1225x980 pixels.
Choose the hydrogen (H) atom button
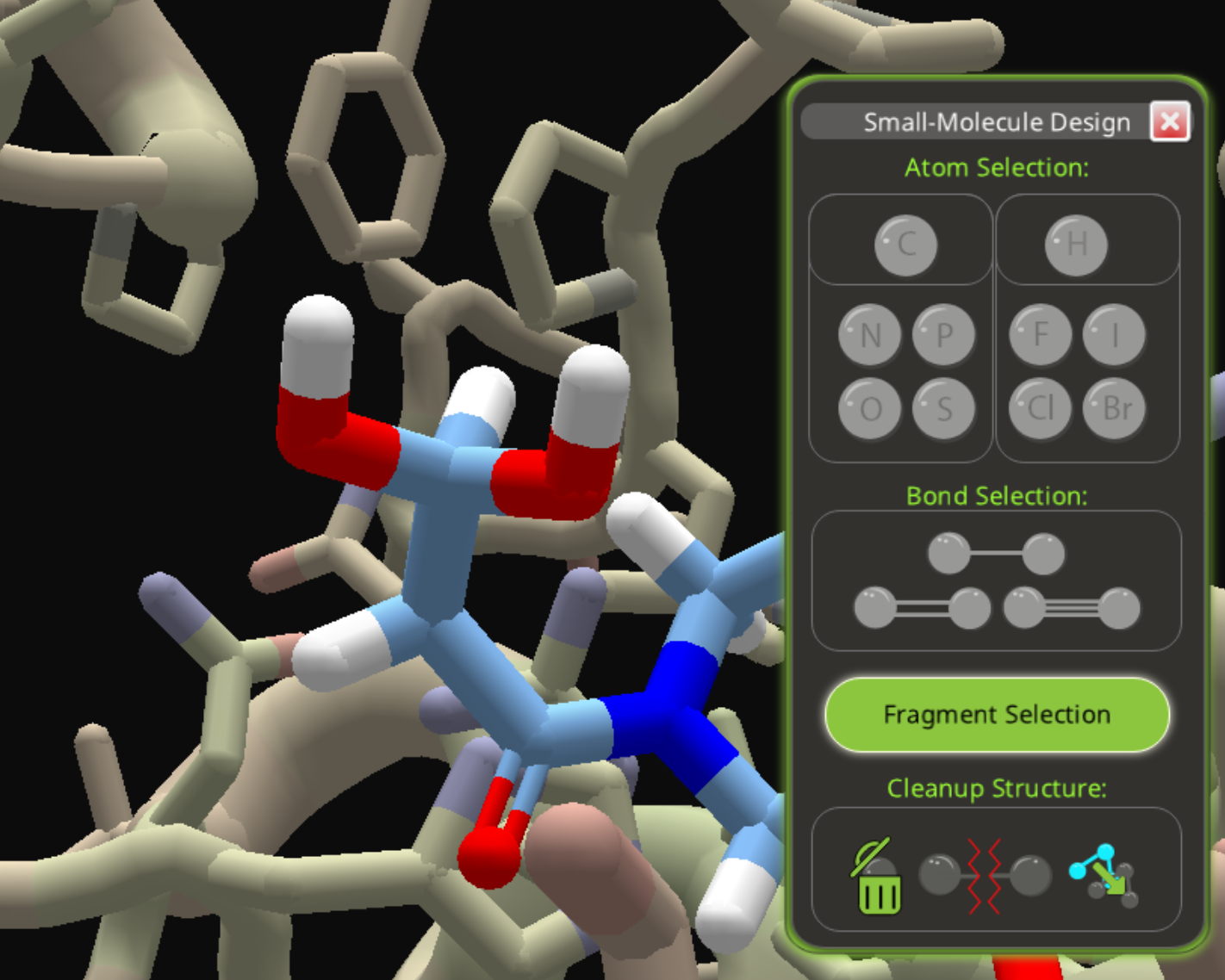[1076, 245]
